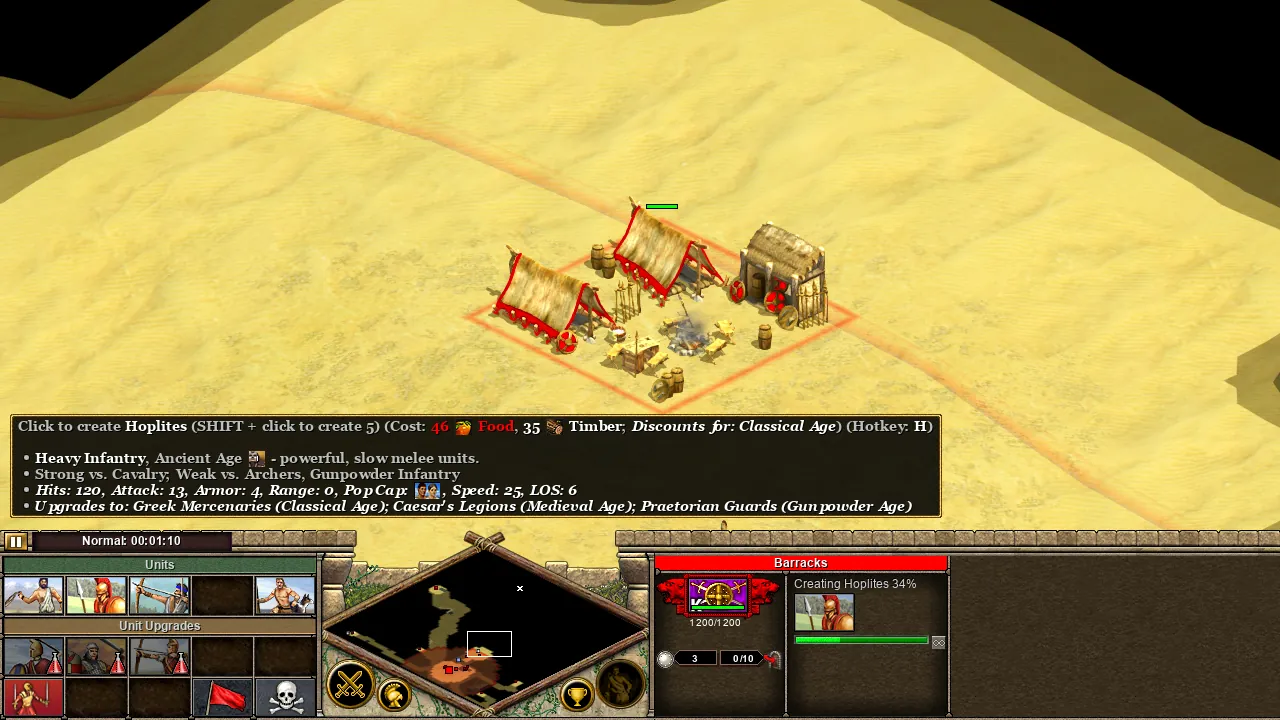Viewport: 1280px width, 720px height.
Task: Destroy the building using the skull icon
Action: pos(285,697)
